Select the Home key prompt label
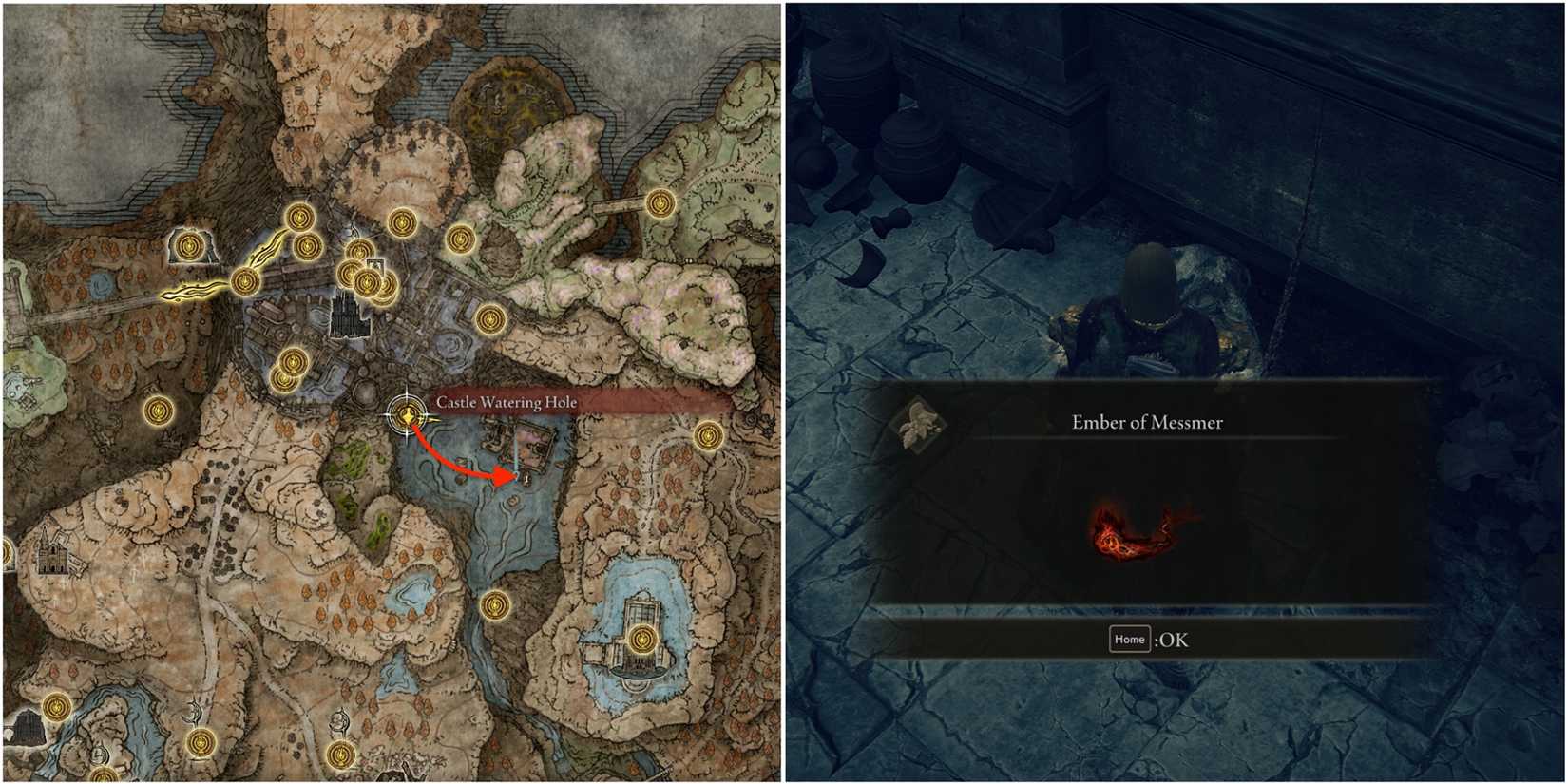 pos(1131,640)
